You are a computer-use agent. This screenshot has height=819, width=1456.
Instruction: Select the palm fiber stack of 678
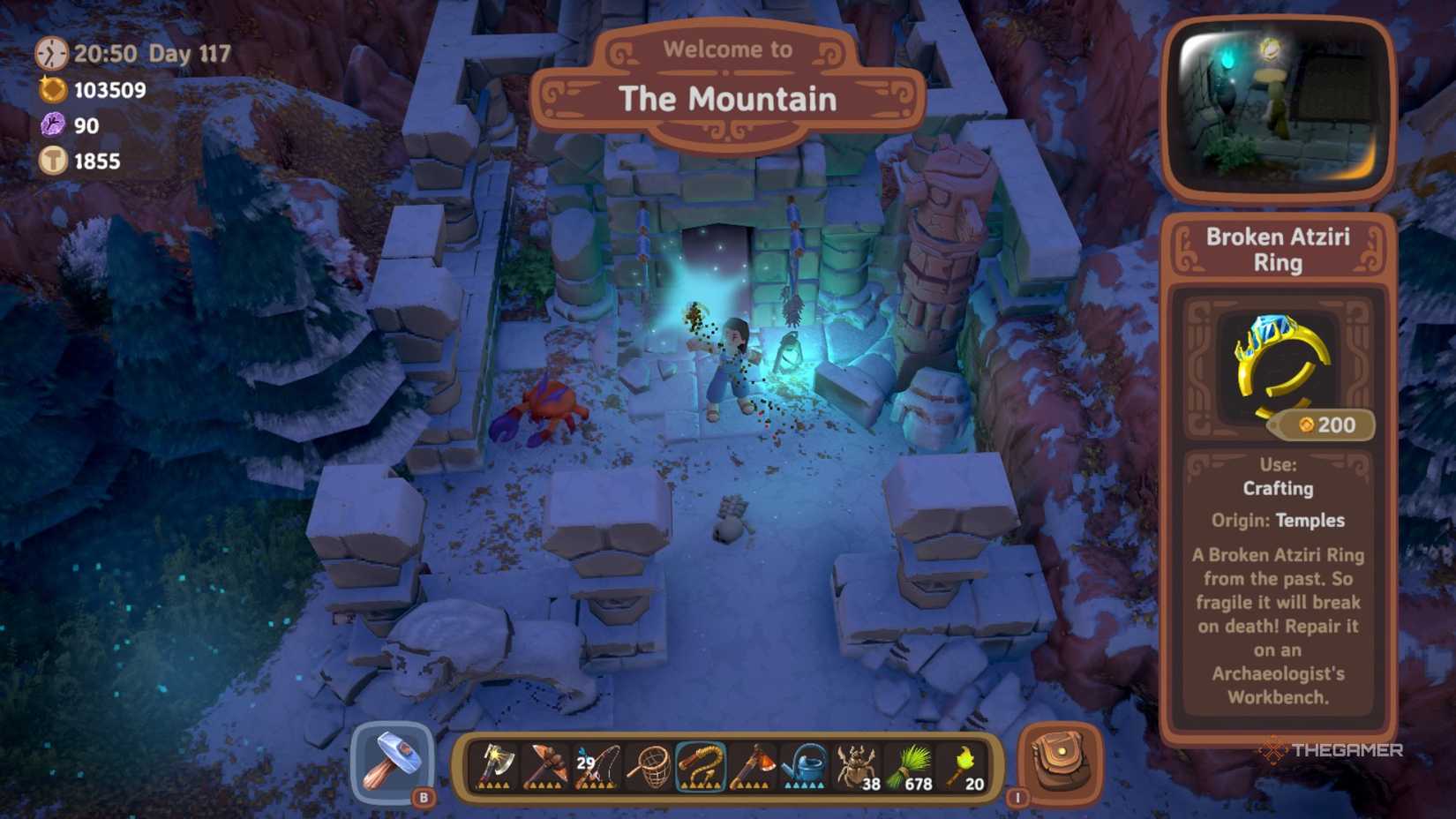tap(909, 766)
